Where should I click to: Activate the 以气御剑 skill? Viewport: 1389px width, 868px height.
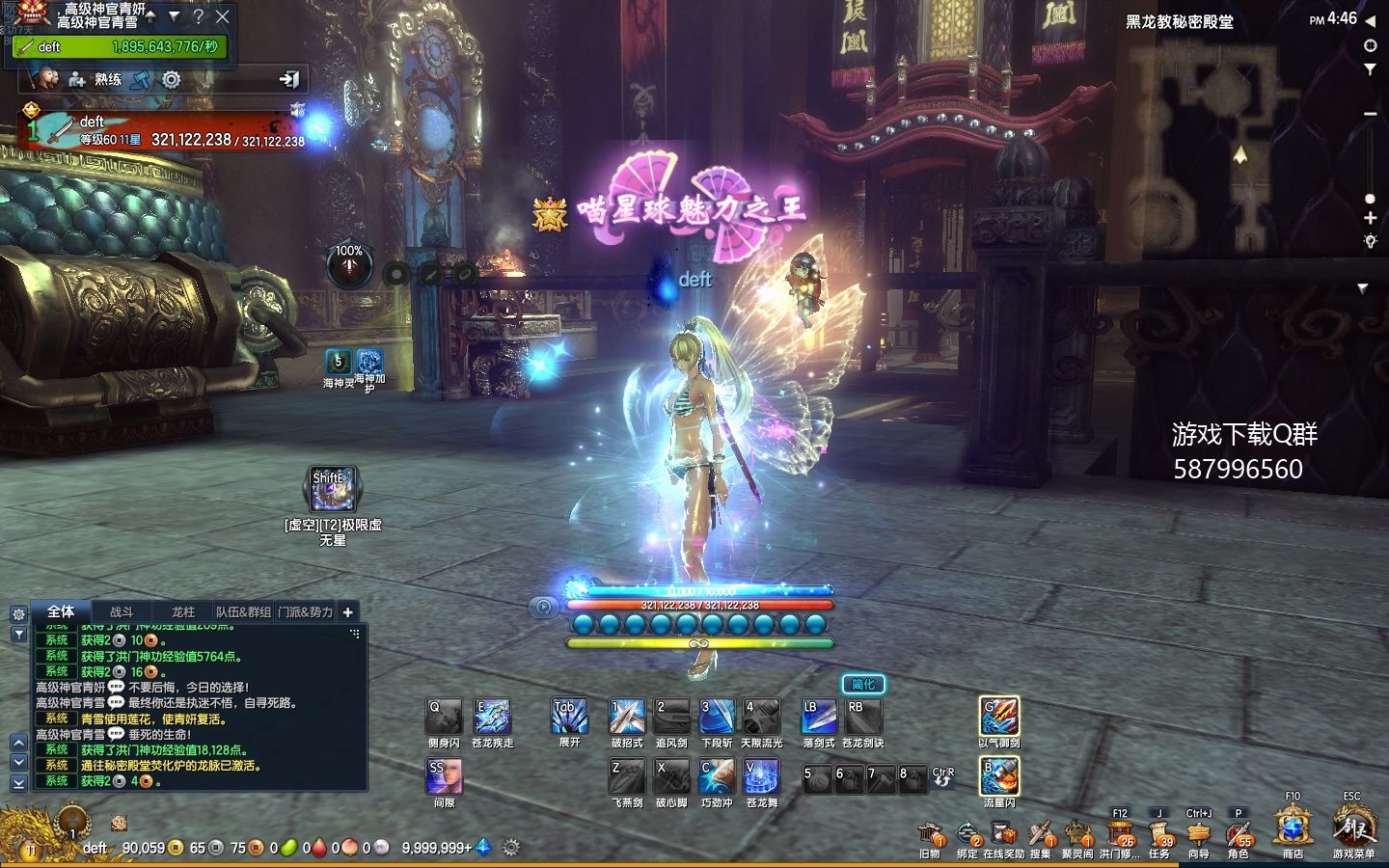click(998, 718)
